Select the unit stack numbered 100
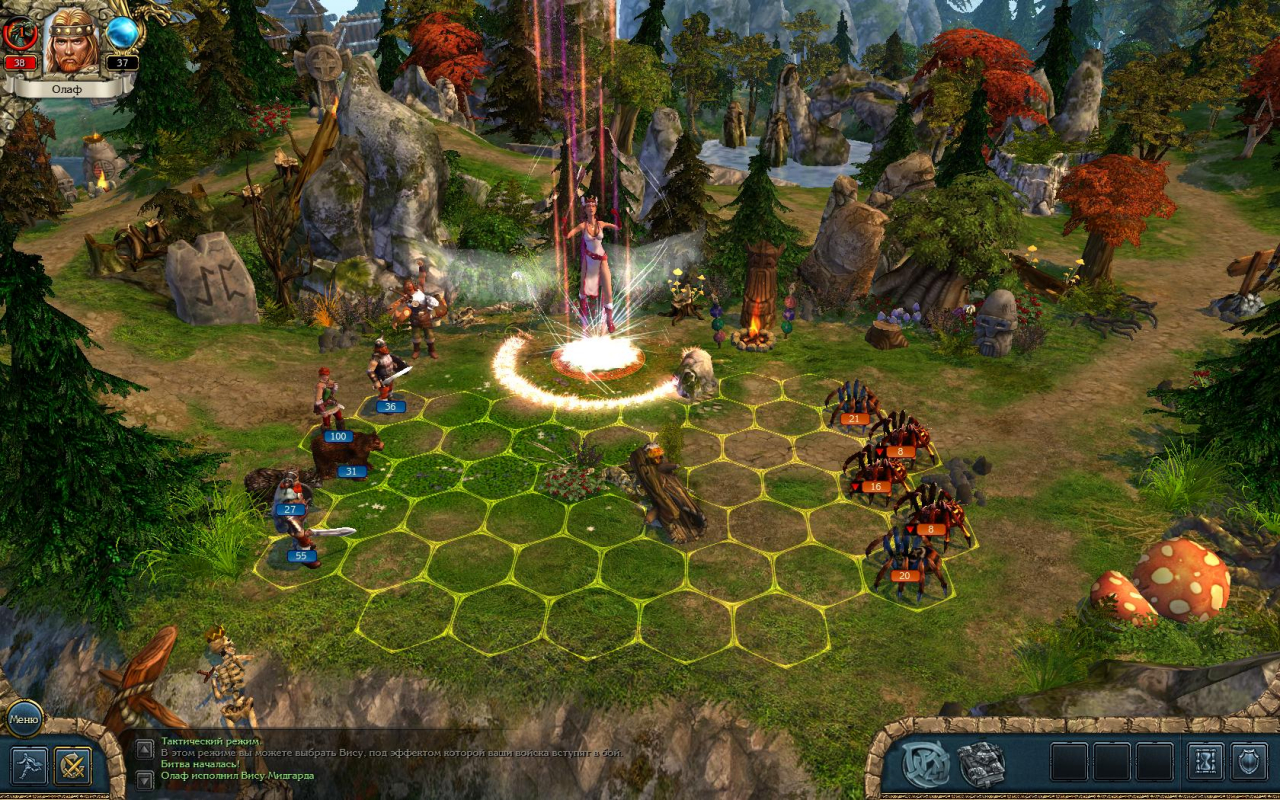This screenshot has width=1280, height=800. (330, 405)
